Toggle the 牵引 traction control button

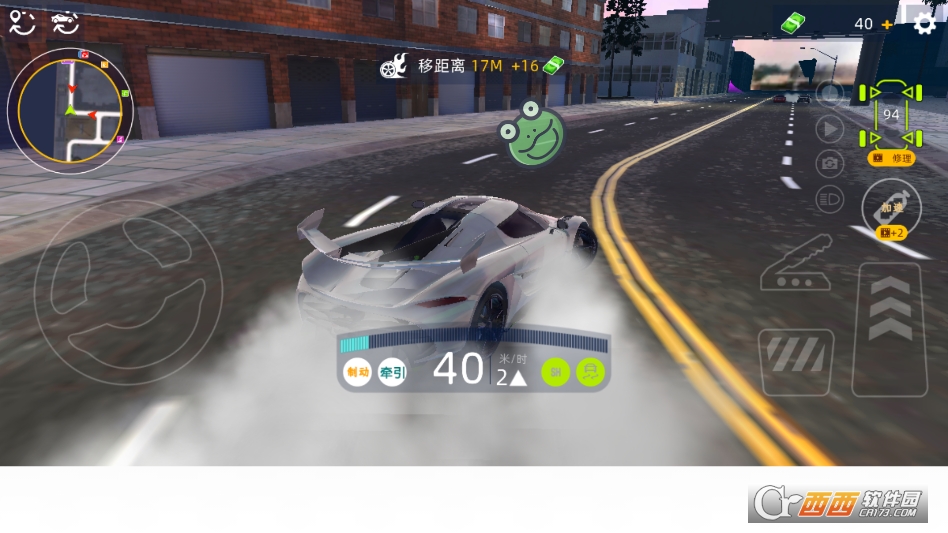click(x=393, y=373)
